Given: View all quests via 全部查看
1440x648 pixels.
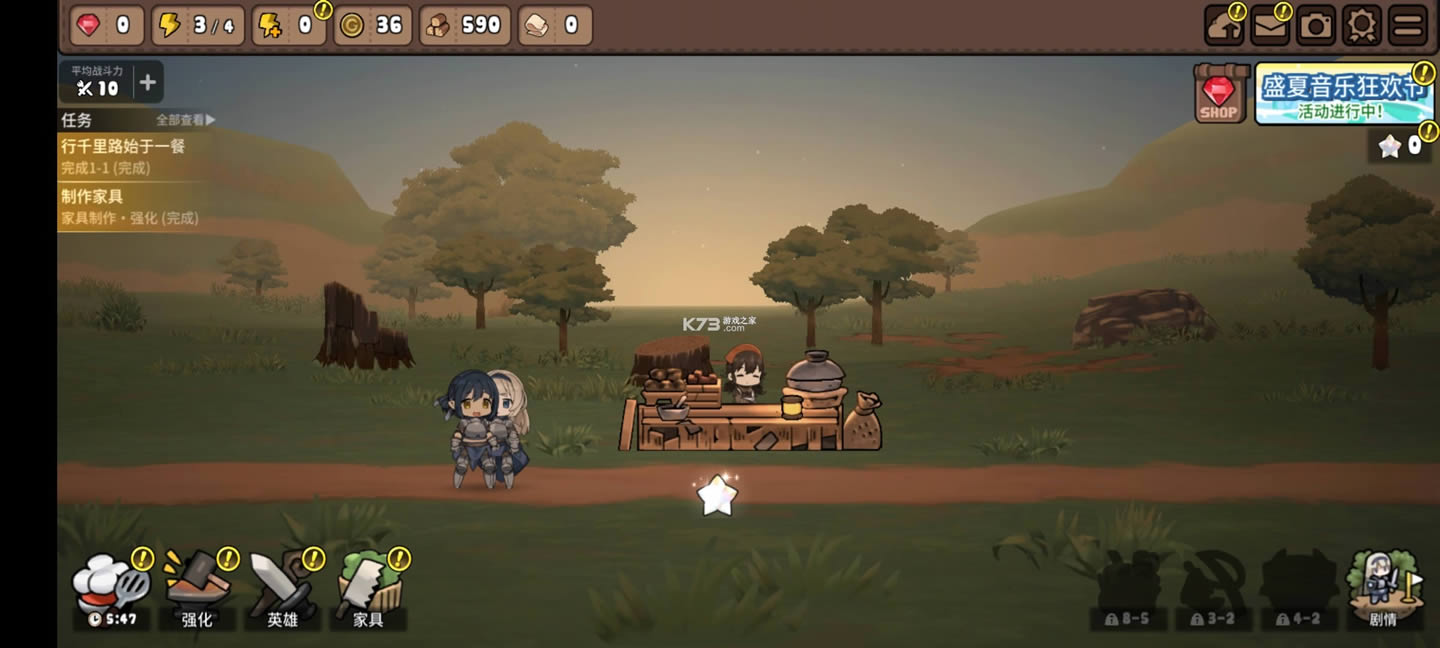Looking at the screenshot, I should click(x=185, y=120).
